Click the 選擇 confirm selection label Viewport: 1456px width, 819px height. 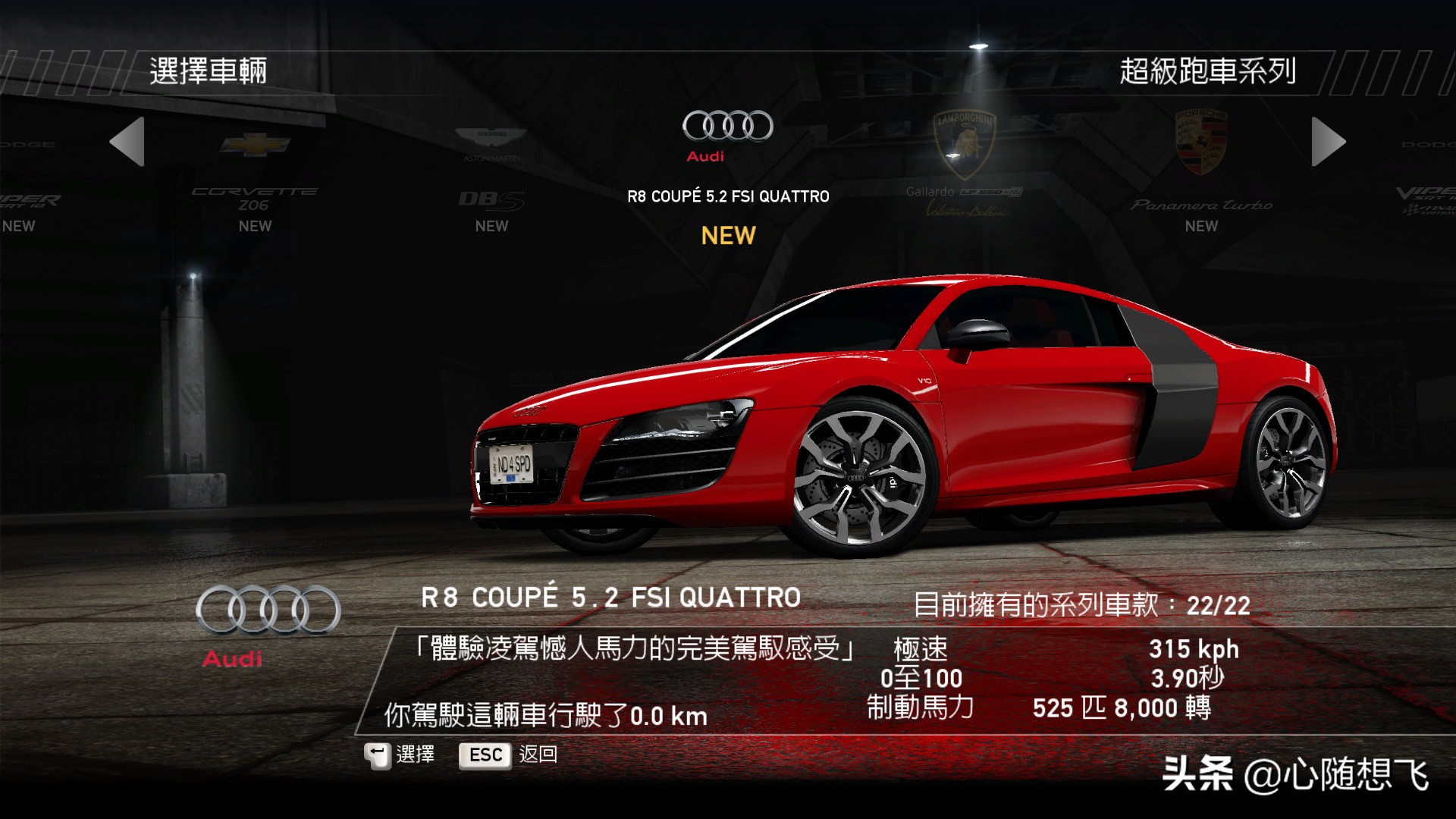pyautogui.click(x=415, y=755)
